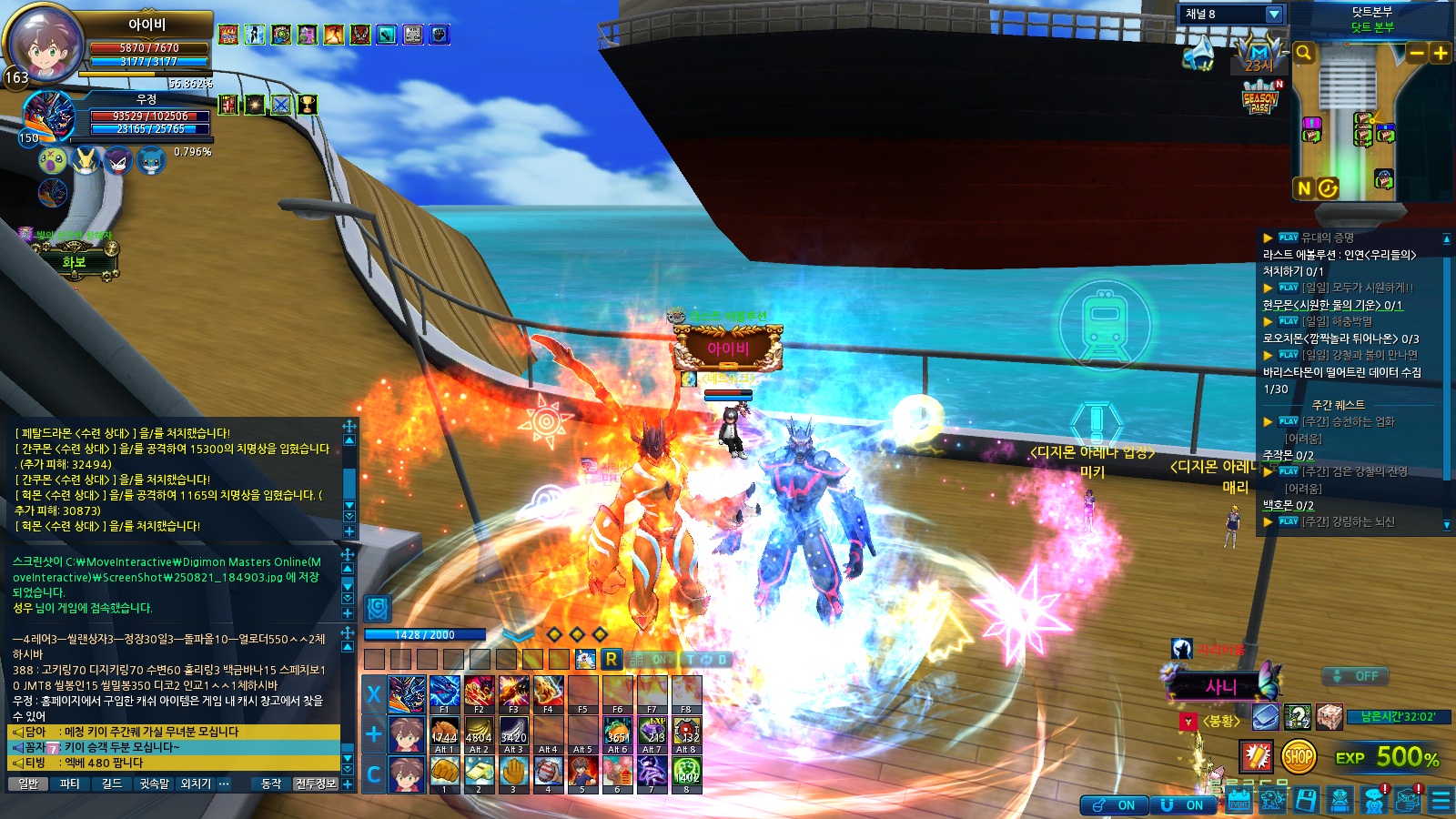Image resolution: width=1456 pixels, height=819 pixels.
Task: Open the 전투정보 combat info tab
Action: pos(316,784)
